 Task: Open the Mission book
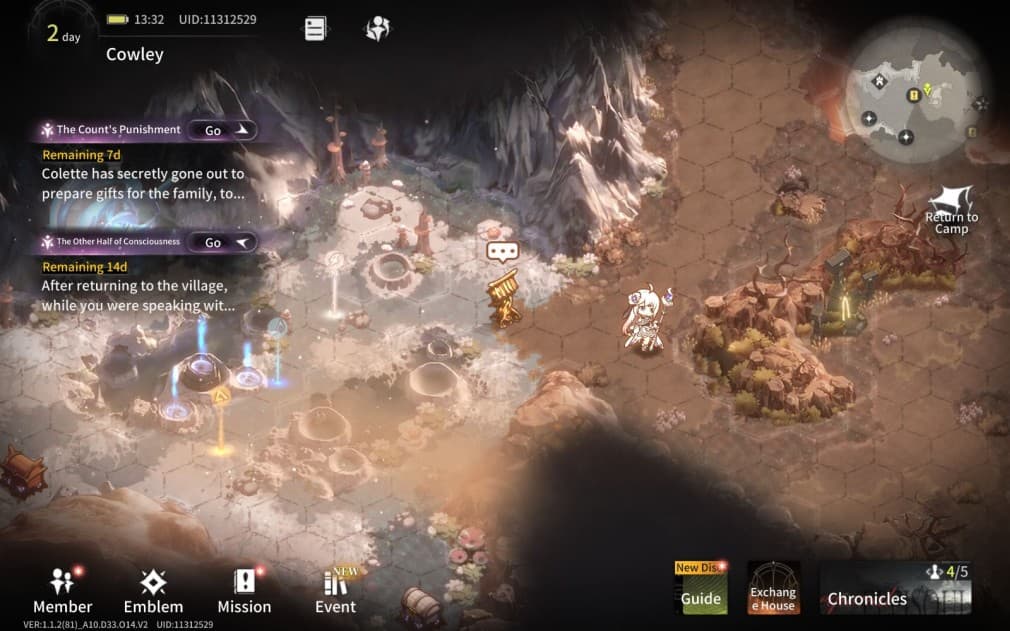244,590
